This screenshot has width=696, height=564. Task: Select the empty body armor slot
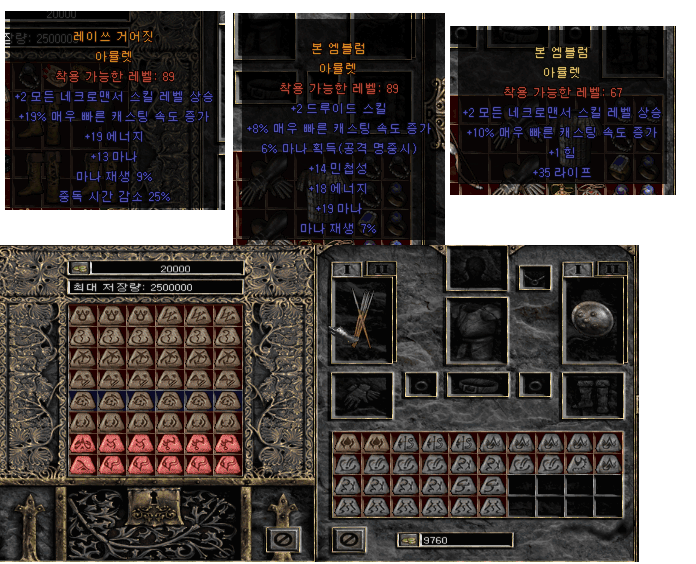click(x=476, y=328)
